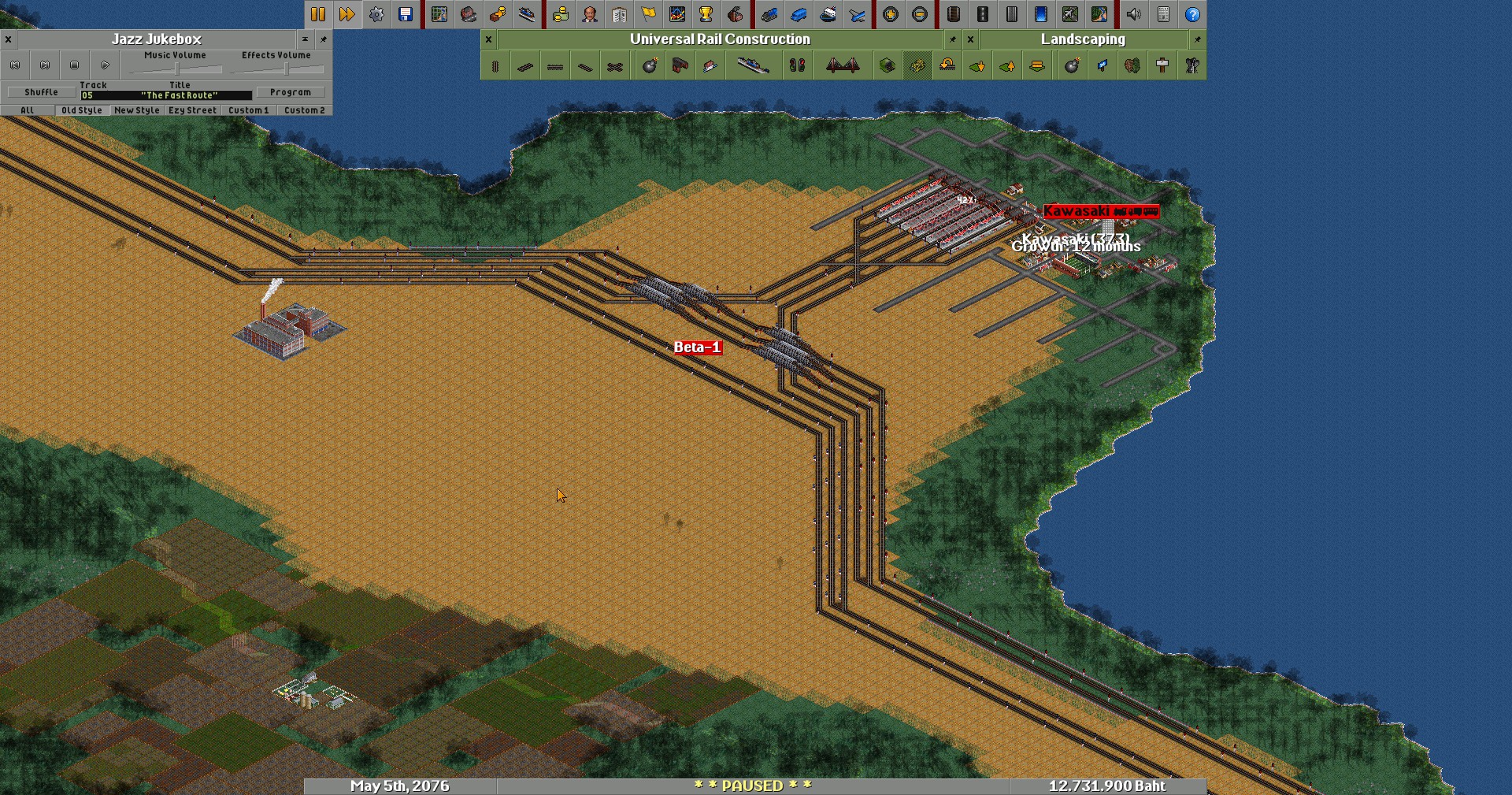Skip to the next jukebox track
This screenshot has width=1512, height=795.
point(45,65)
